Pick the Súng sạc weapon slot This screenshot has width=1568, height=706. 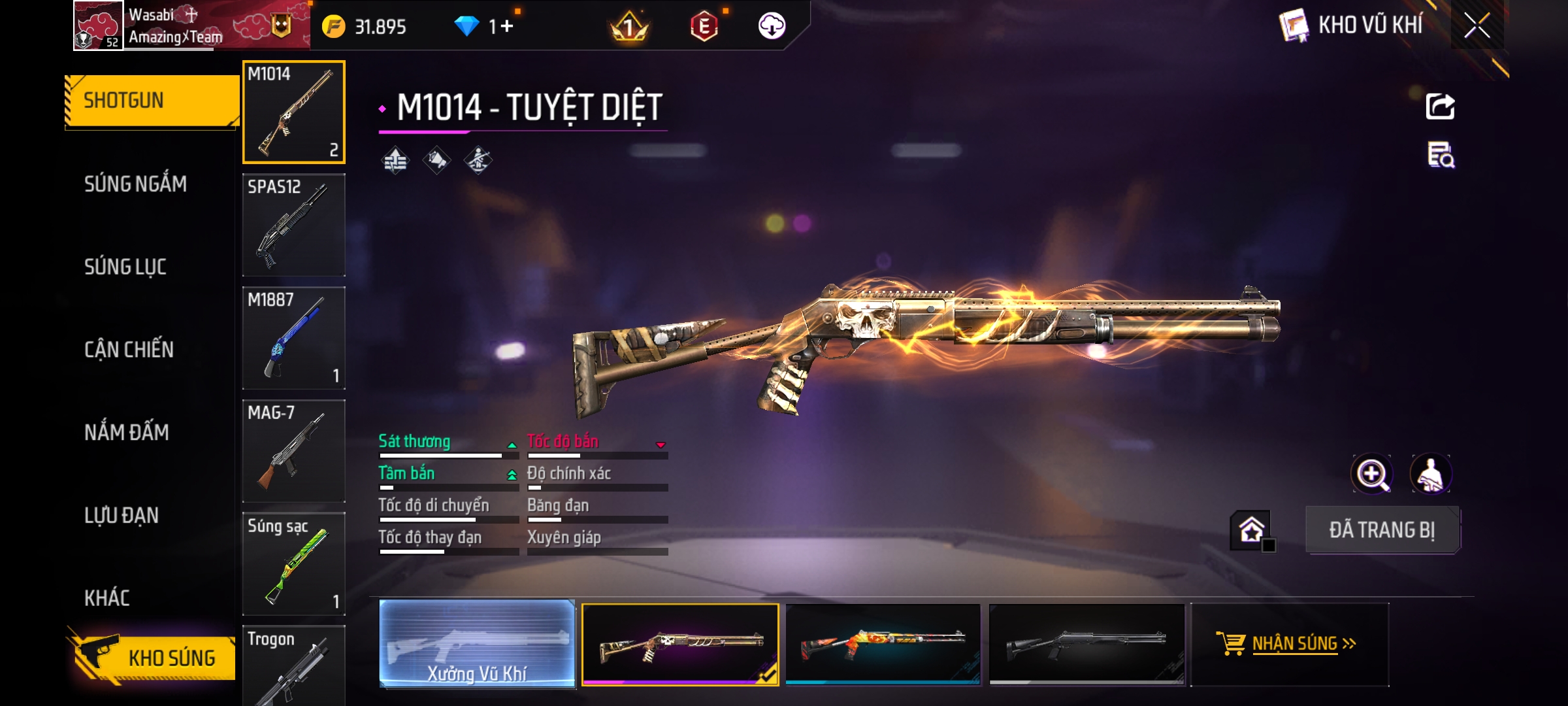(294, 564)
